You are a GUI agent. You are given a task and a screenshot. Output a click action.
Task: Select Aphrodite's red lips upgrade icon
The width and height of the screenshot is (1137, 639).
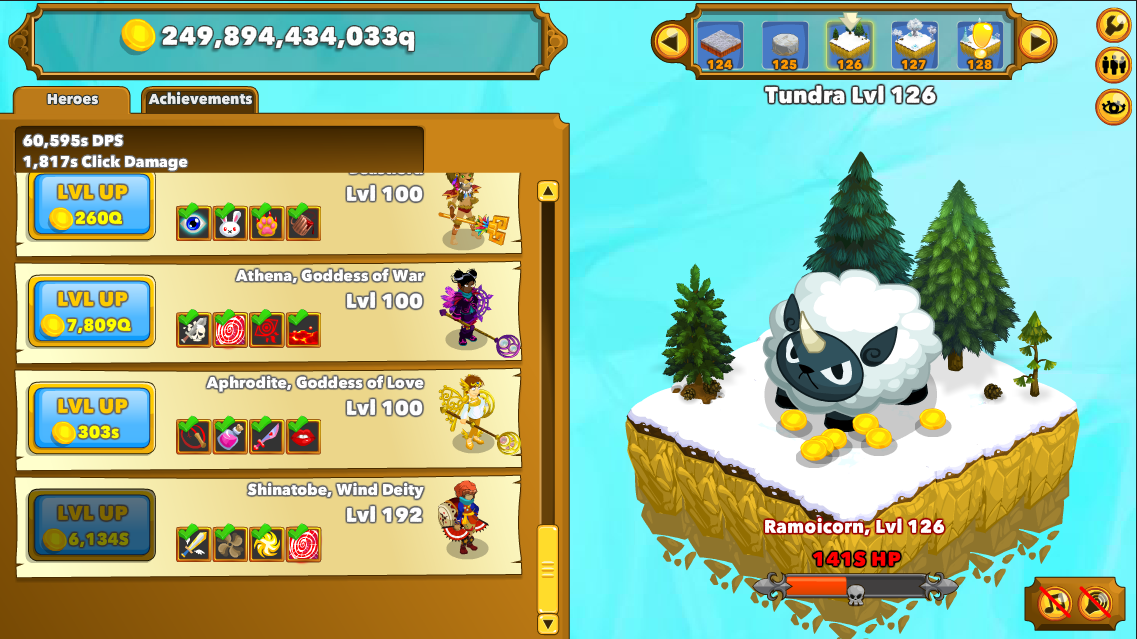[303, 436]
